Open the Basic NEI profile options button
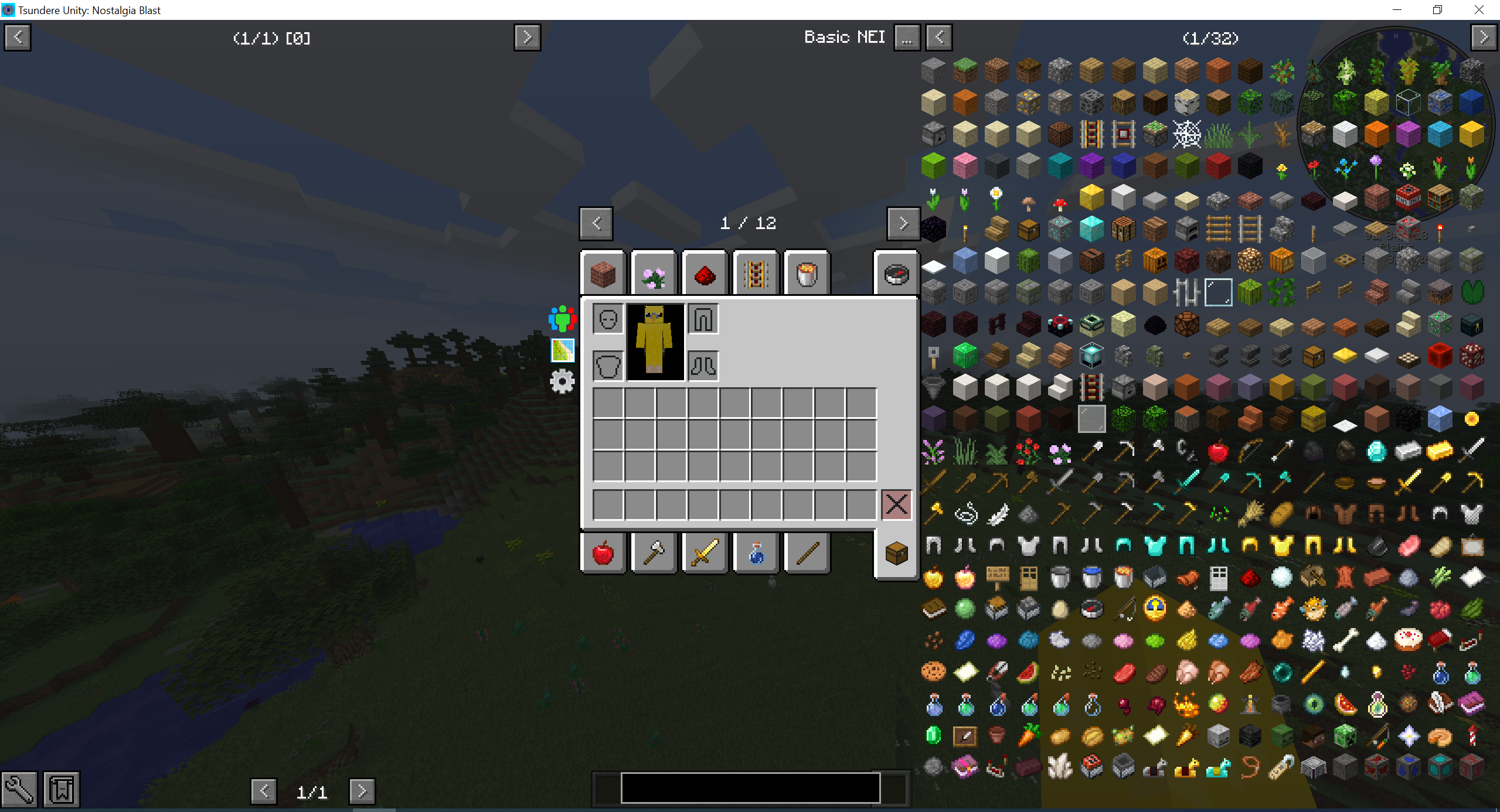This screenshot has height=812, width=1500. [906, 37]
